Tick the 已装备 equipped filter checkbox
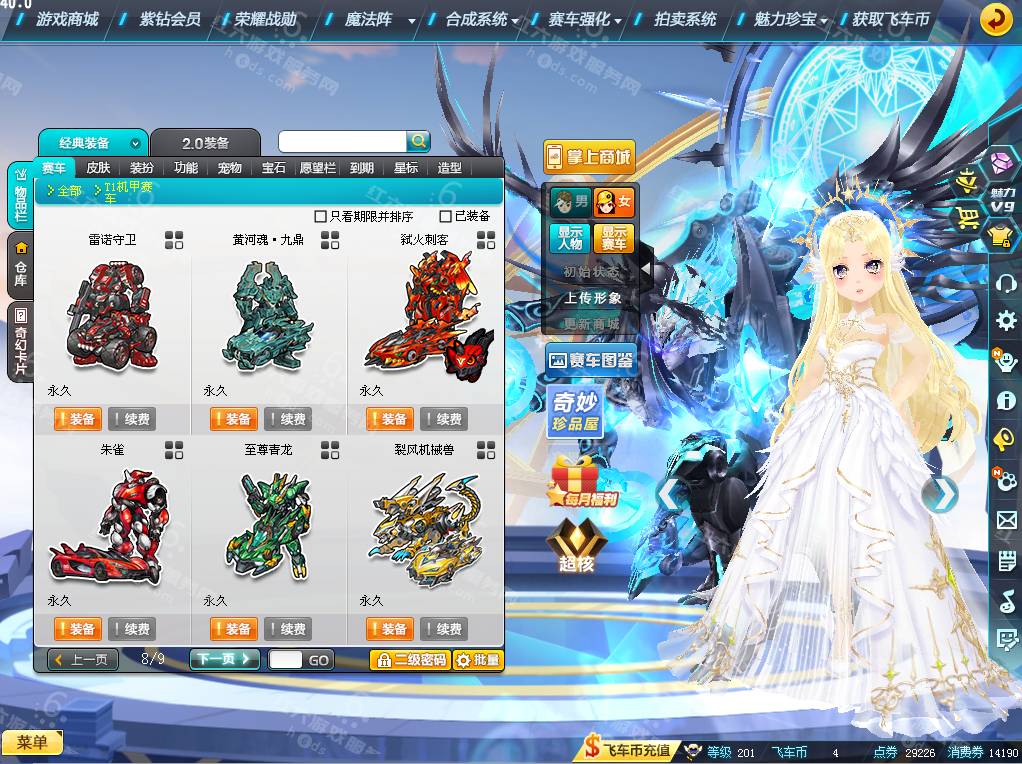 click(x=446, y=216)
